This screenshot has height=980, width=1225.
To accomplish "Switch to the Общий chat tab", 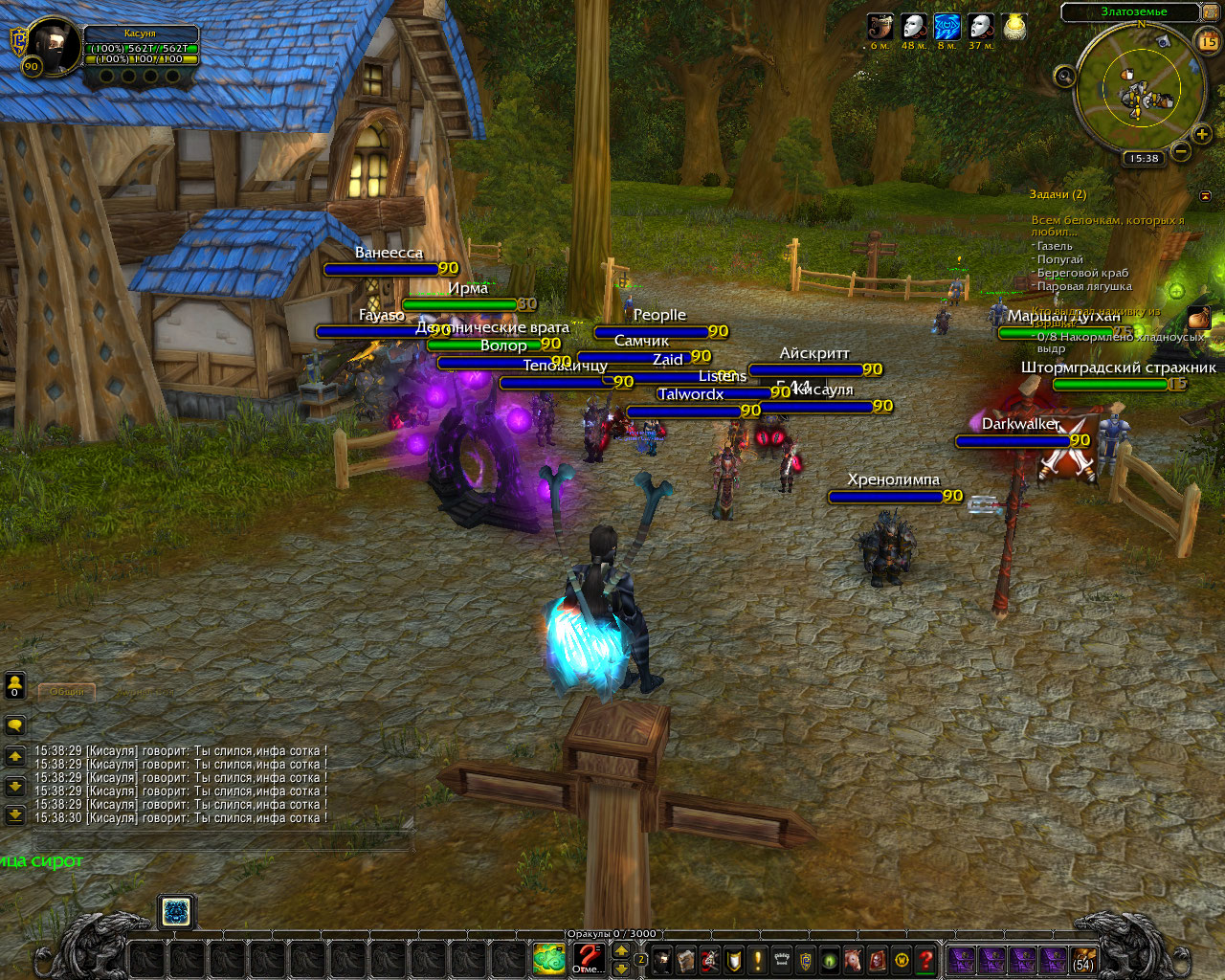I will click(x=67, y=691).
